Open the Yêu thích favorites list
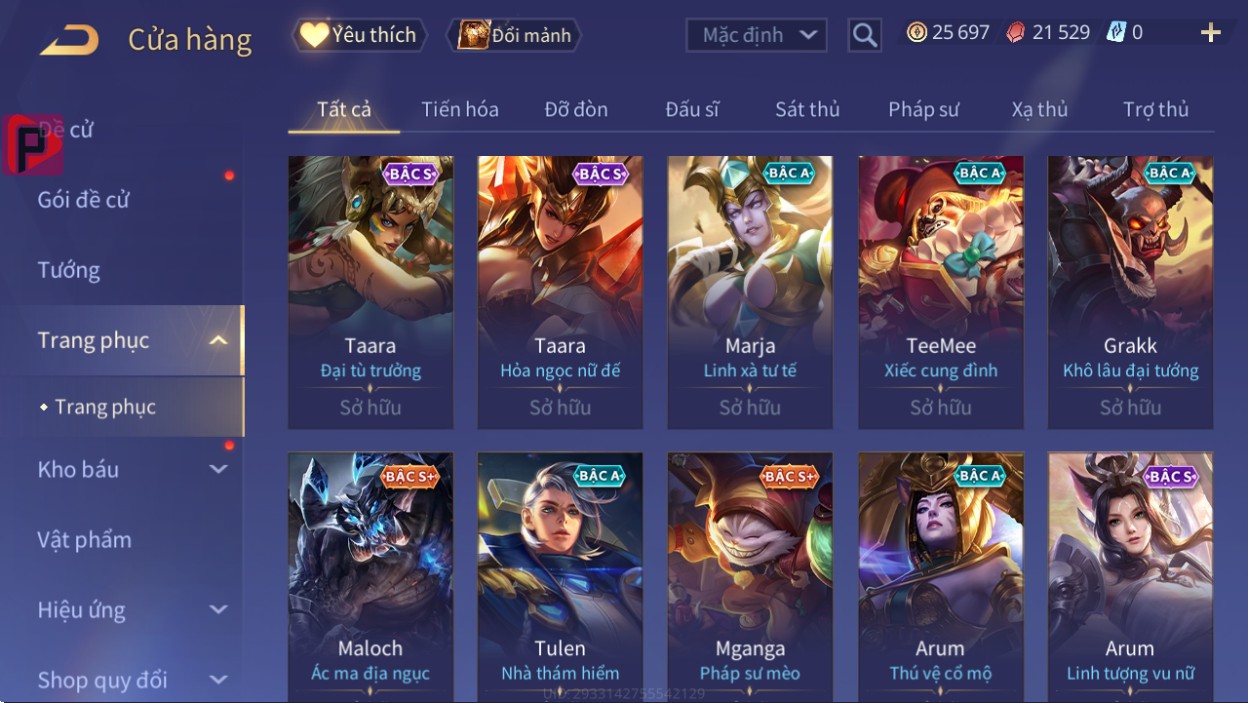 coord(359,35)
